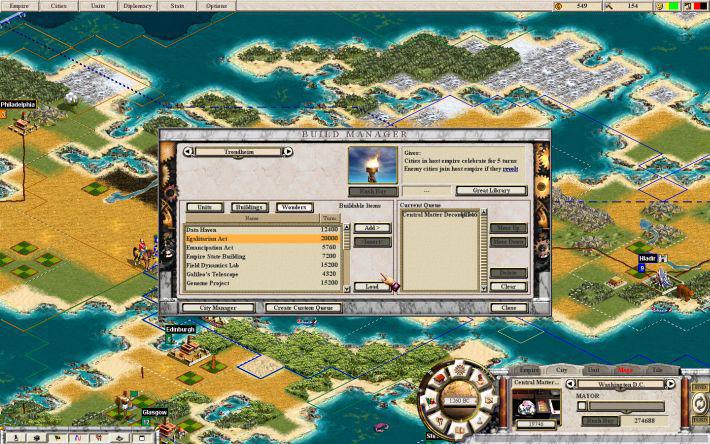710x444 pixels.
Task: Select the Wonders build category
Action: pyautogui.click(x=294, y=207)
